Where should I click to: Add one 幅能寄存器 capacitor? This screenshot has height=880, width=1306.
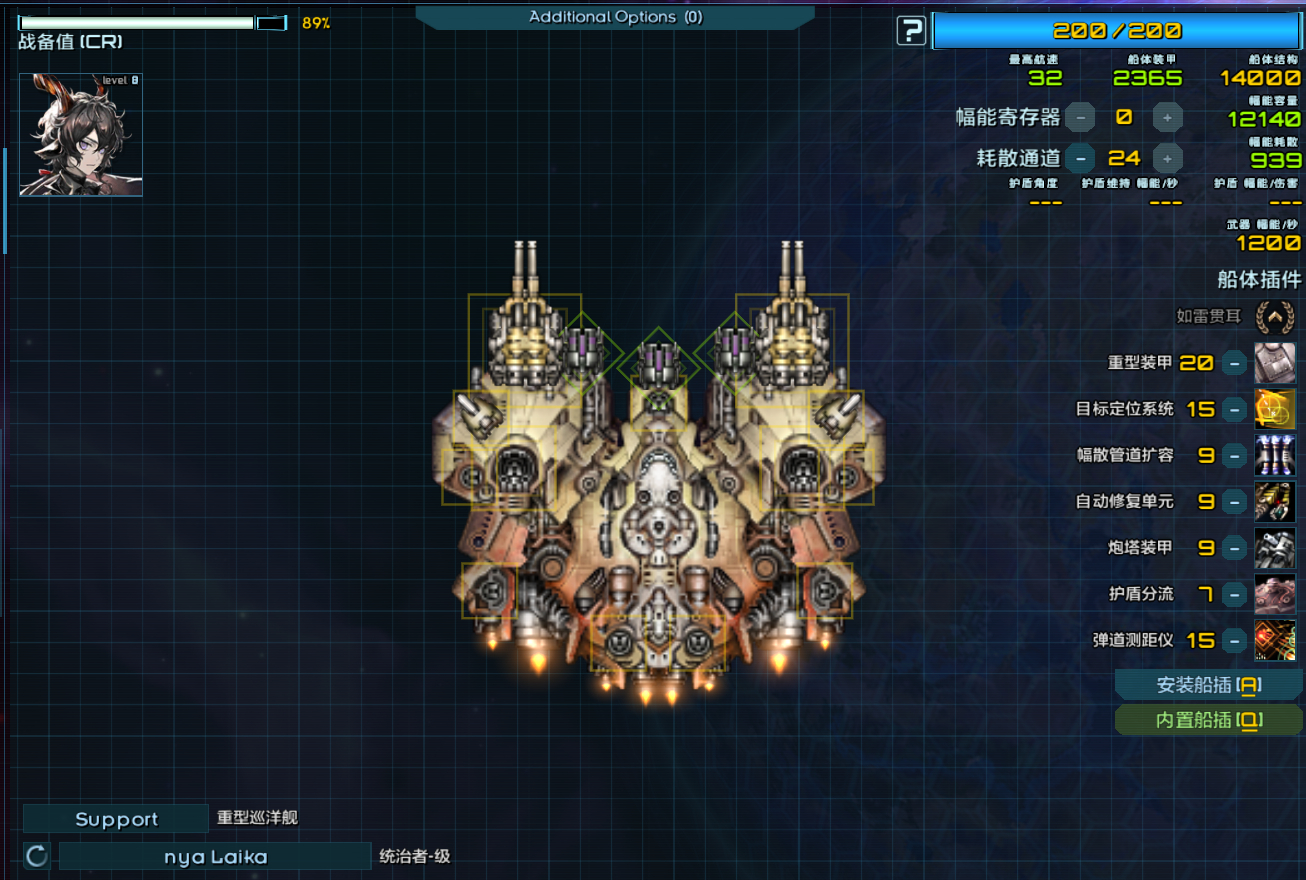click(x=1167, y=117)
